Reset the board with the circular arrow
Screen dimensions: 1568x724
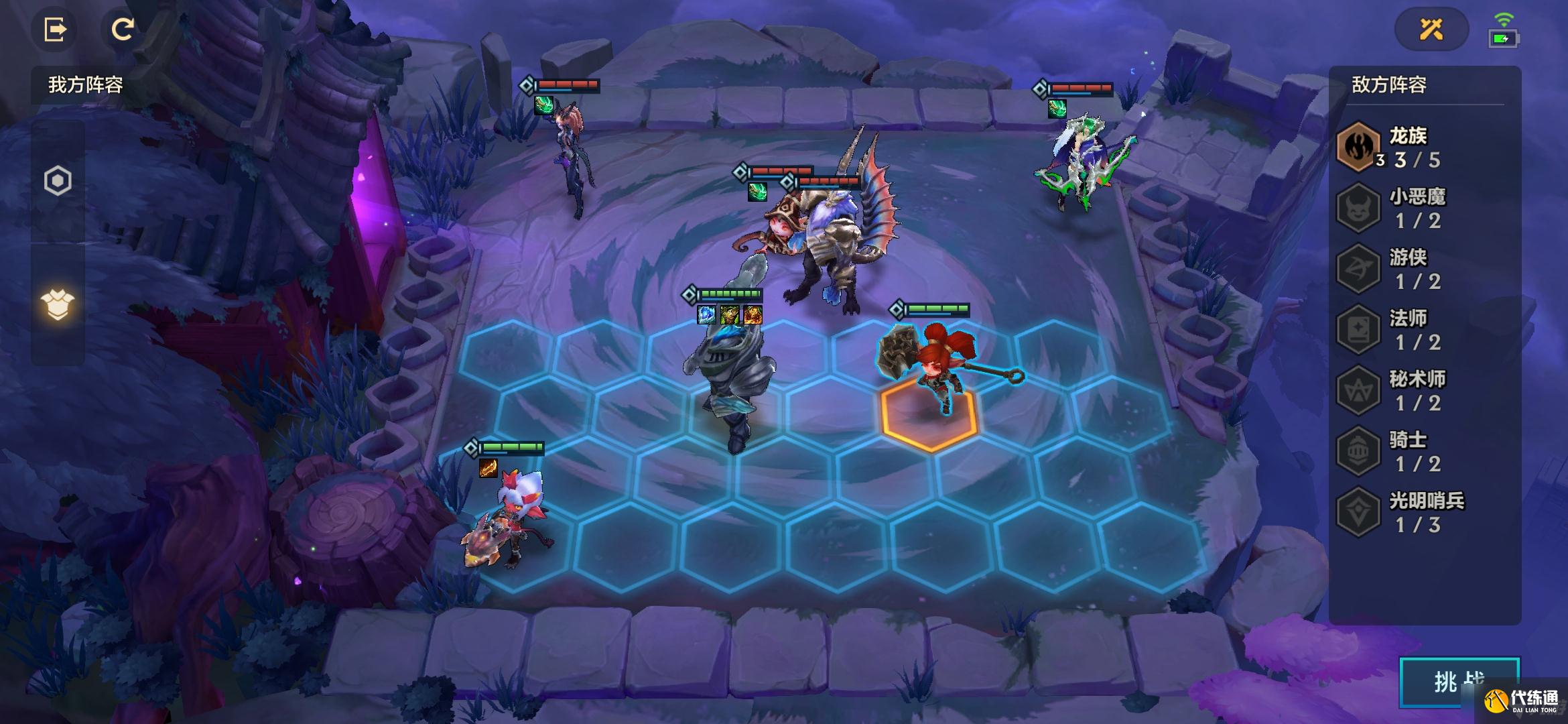tap(122, 30)
